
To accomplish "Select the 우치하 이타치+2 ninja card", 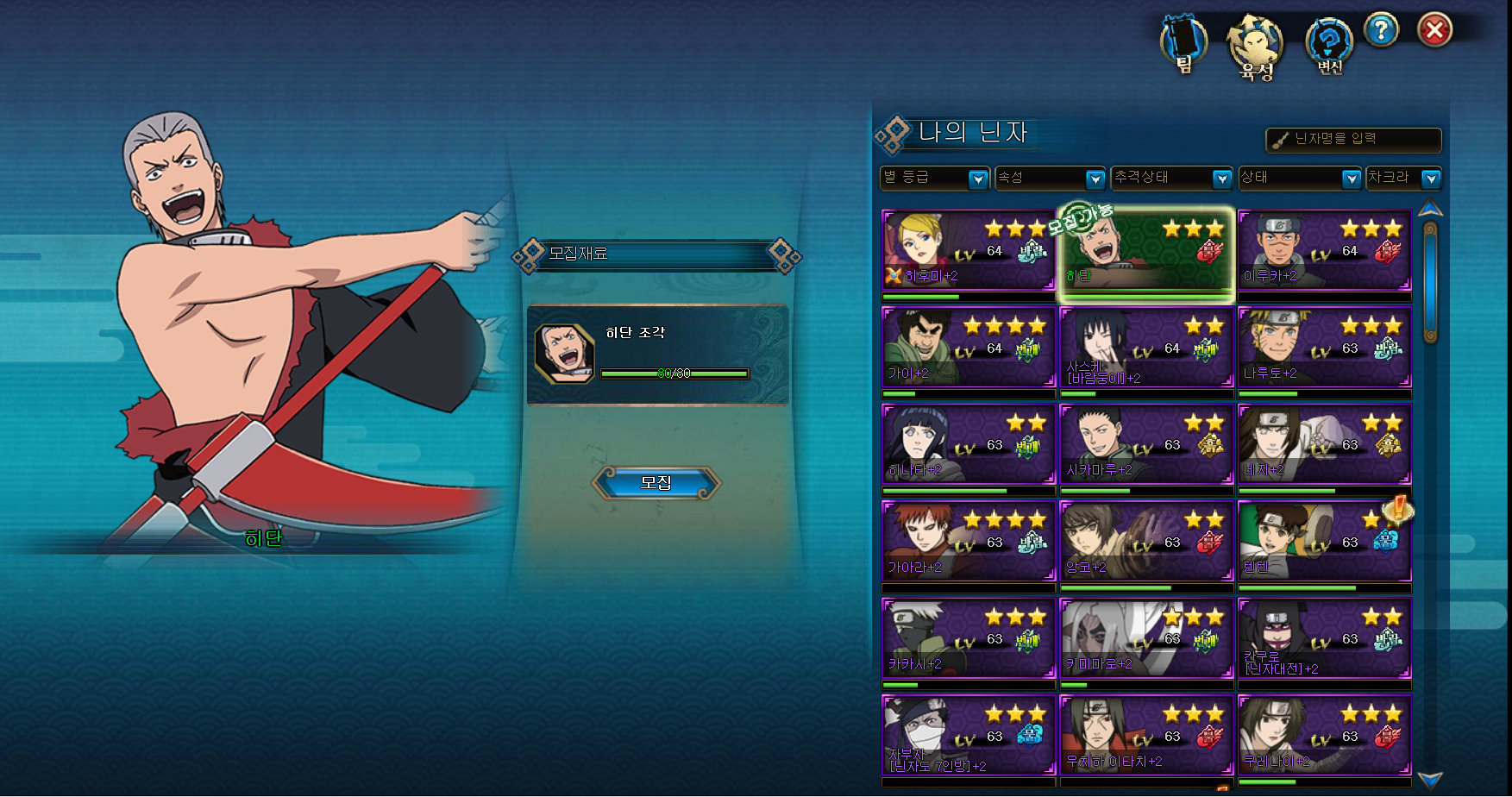I will (x=1146, y=736).
